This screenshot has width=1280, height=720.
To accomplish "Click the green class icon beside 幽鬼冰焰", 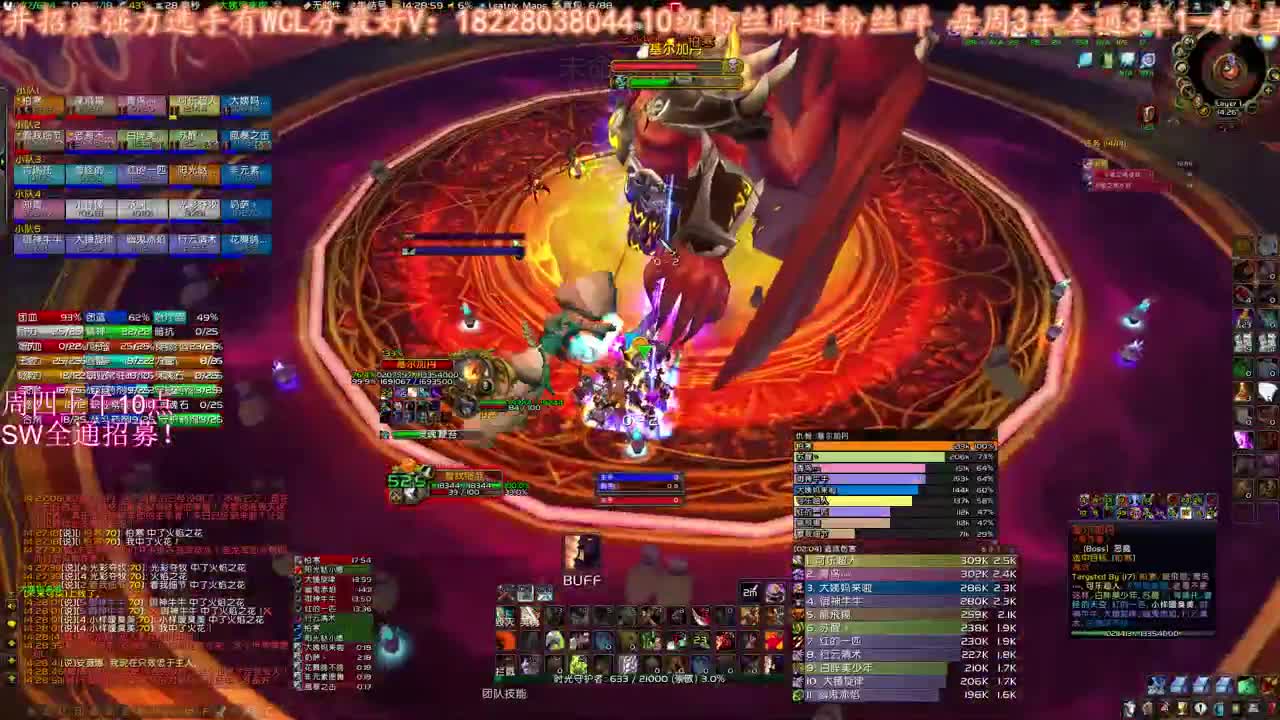I will click(797, 693).
